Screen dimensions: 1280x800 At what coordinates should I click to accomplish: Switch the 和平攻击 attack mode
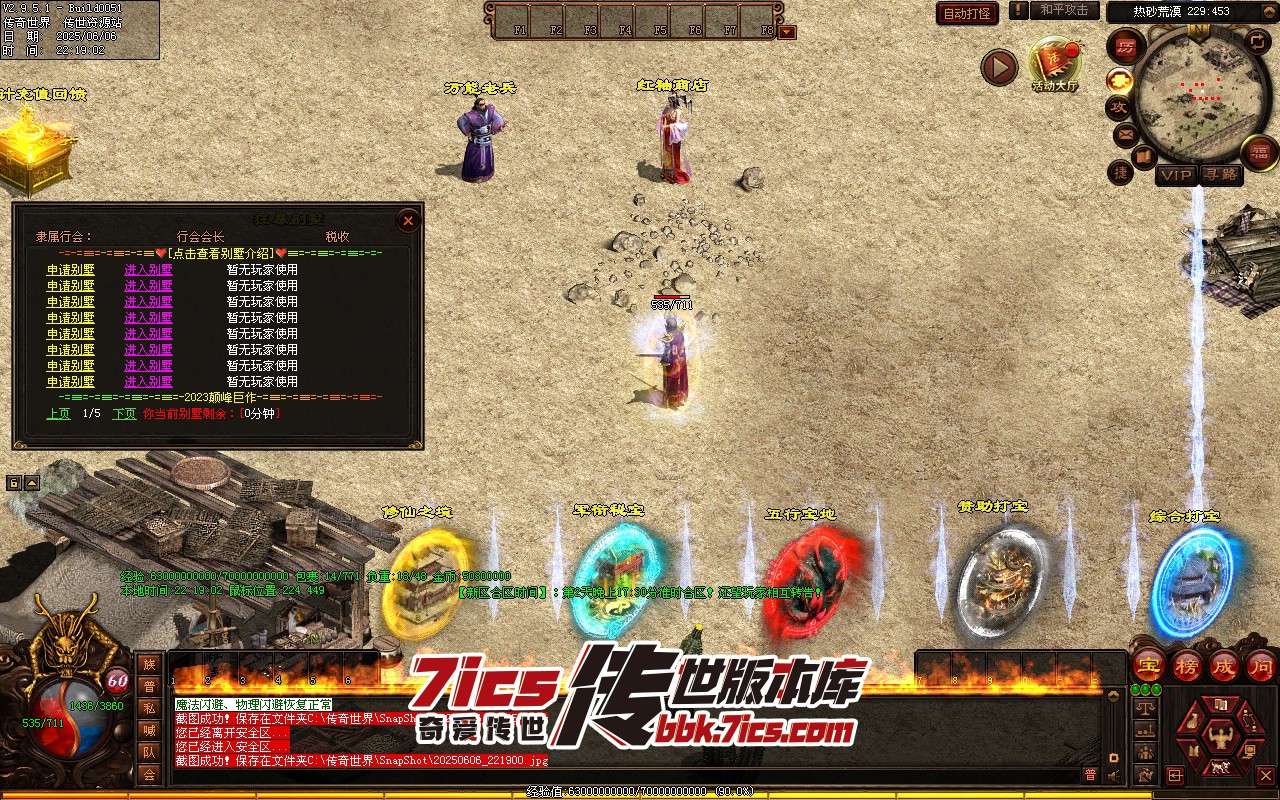[1063, 11]
